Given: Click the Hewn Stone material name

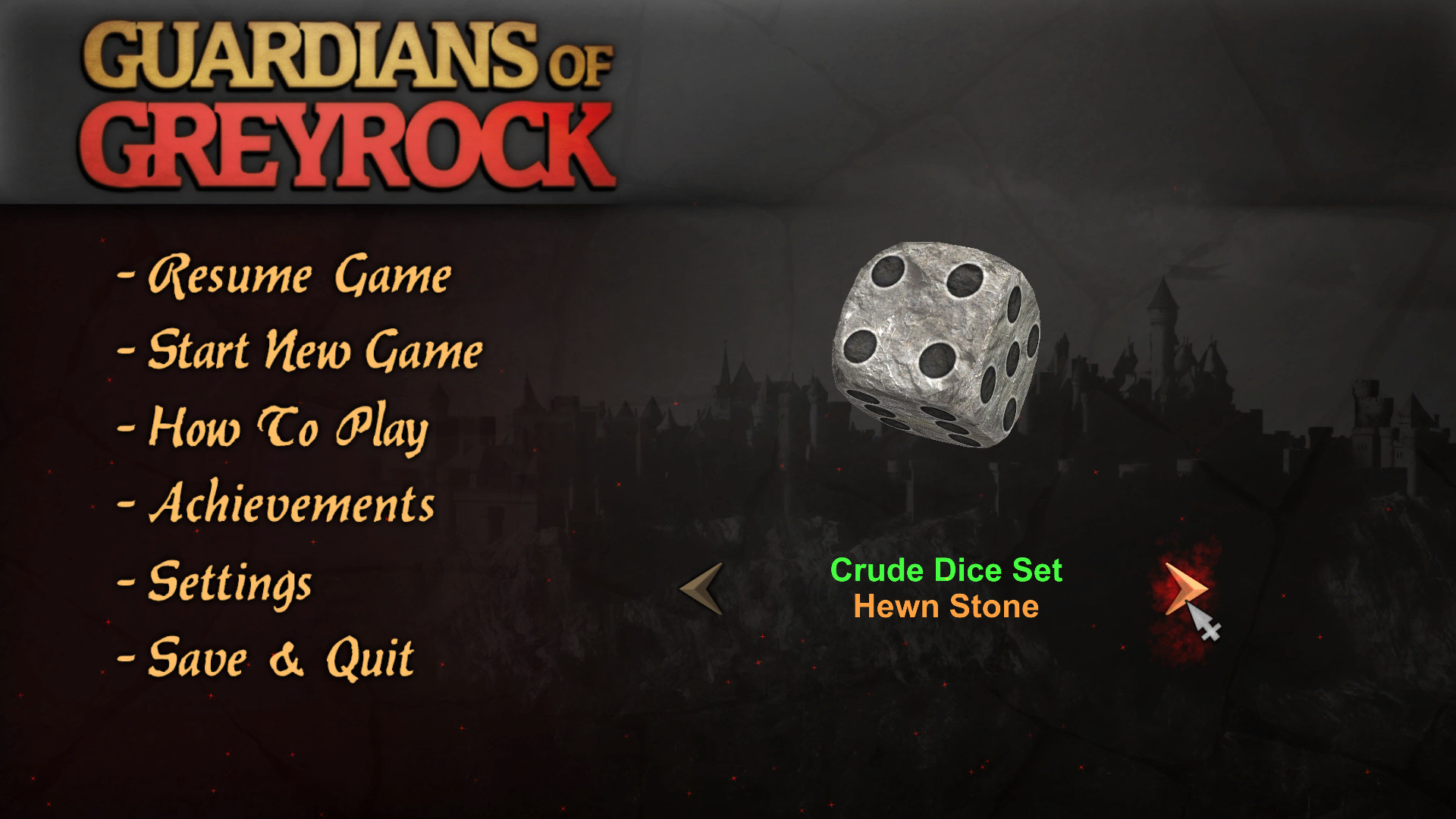Looking at the screenshot, I should click(x=946, y=607).
